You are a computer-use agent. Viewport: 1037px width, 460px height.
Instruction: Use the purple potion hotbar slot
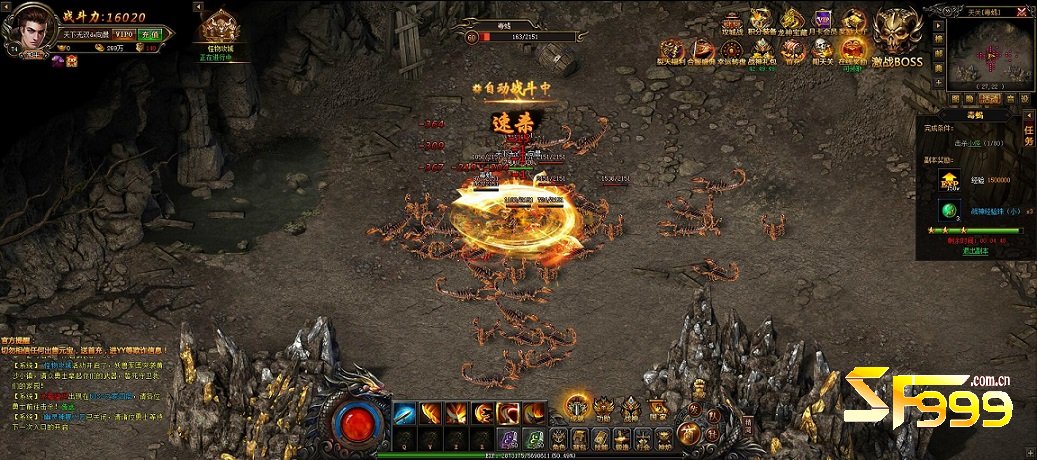[x=509, y=437]
